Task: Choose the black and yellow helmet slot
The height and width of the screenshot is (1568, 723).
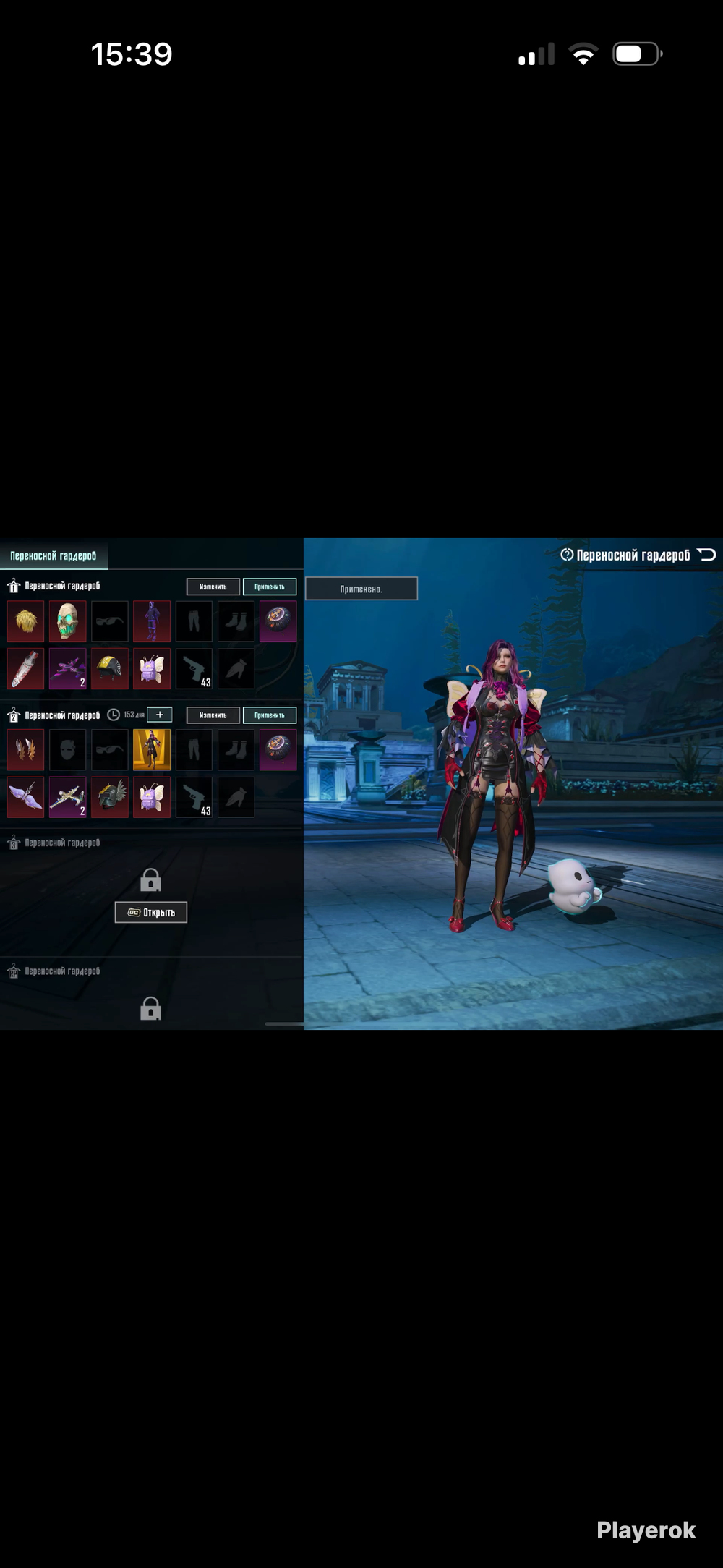Action: [110, 669]
